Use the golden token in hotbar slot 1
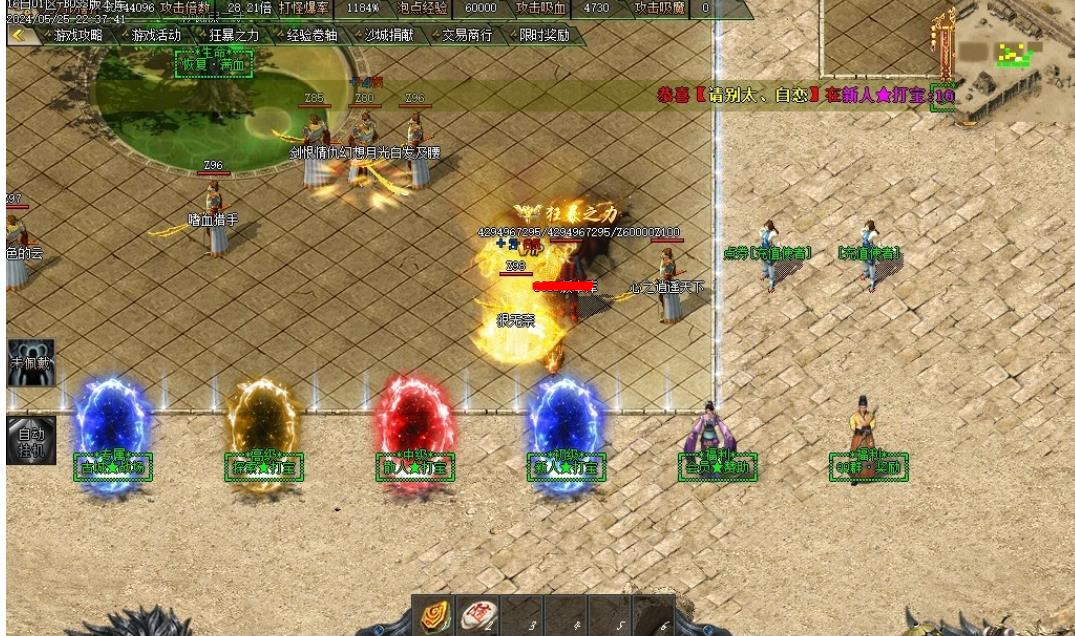This screenshot has height=636, width=1075. [x=436, y=615]
